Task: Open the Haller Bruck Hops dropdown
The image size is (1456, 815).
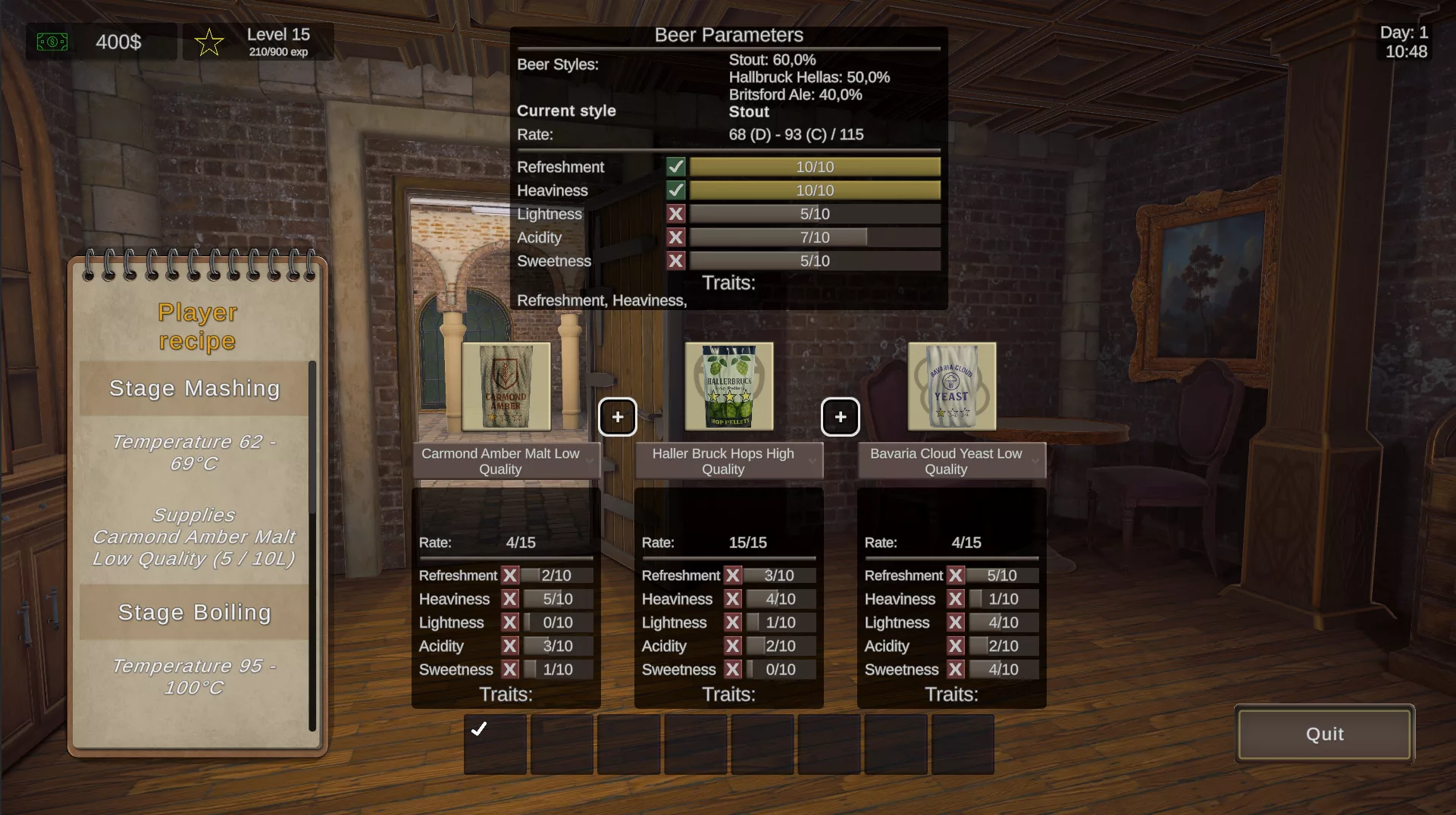Action: [x=729, y=461]
